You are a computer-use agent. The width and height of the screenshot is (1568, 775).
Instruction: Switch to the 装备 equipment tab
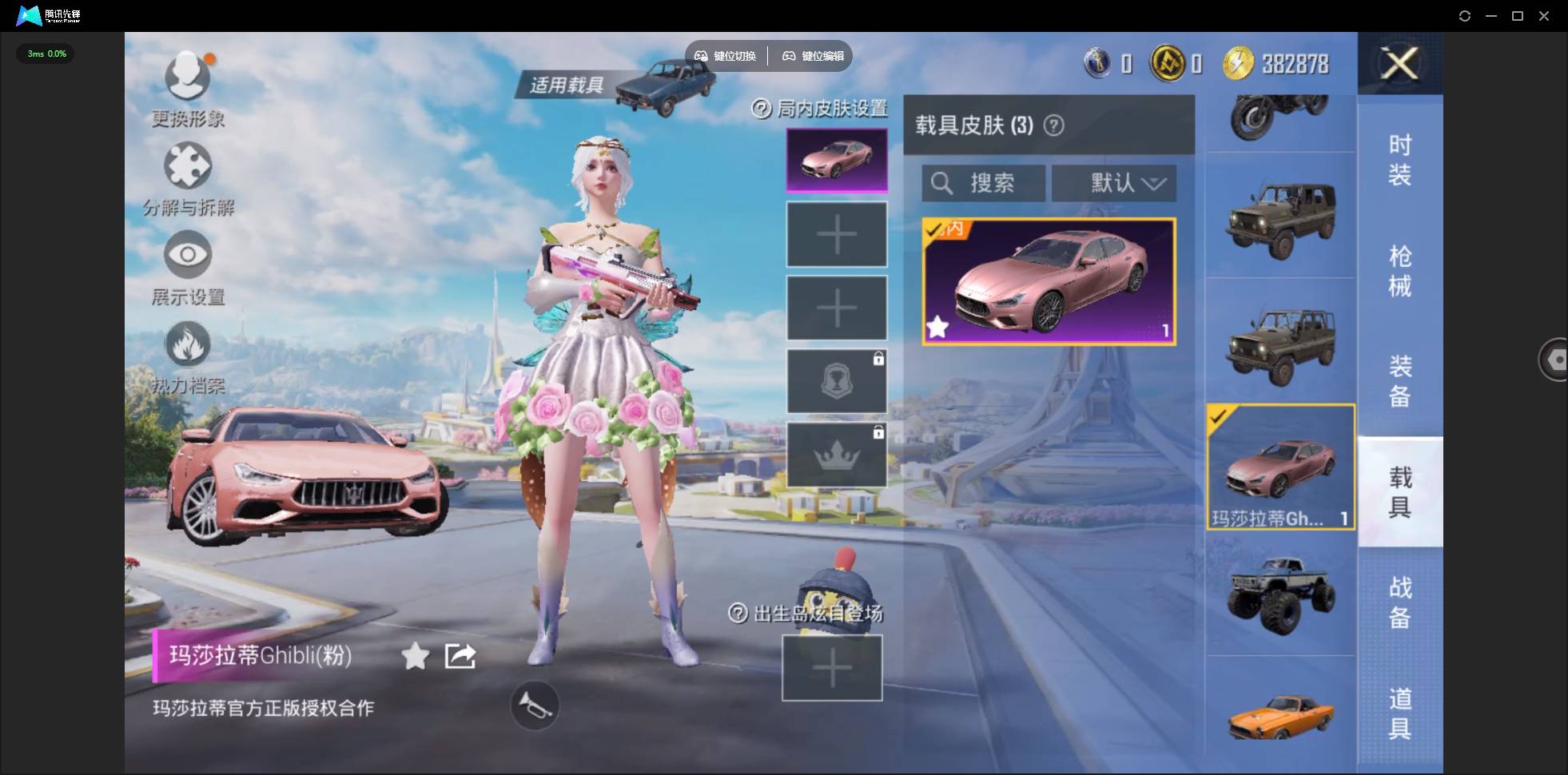pyautogui.click(x=1399, y=381)
